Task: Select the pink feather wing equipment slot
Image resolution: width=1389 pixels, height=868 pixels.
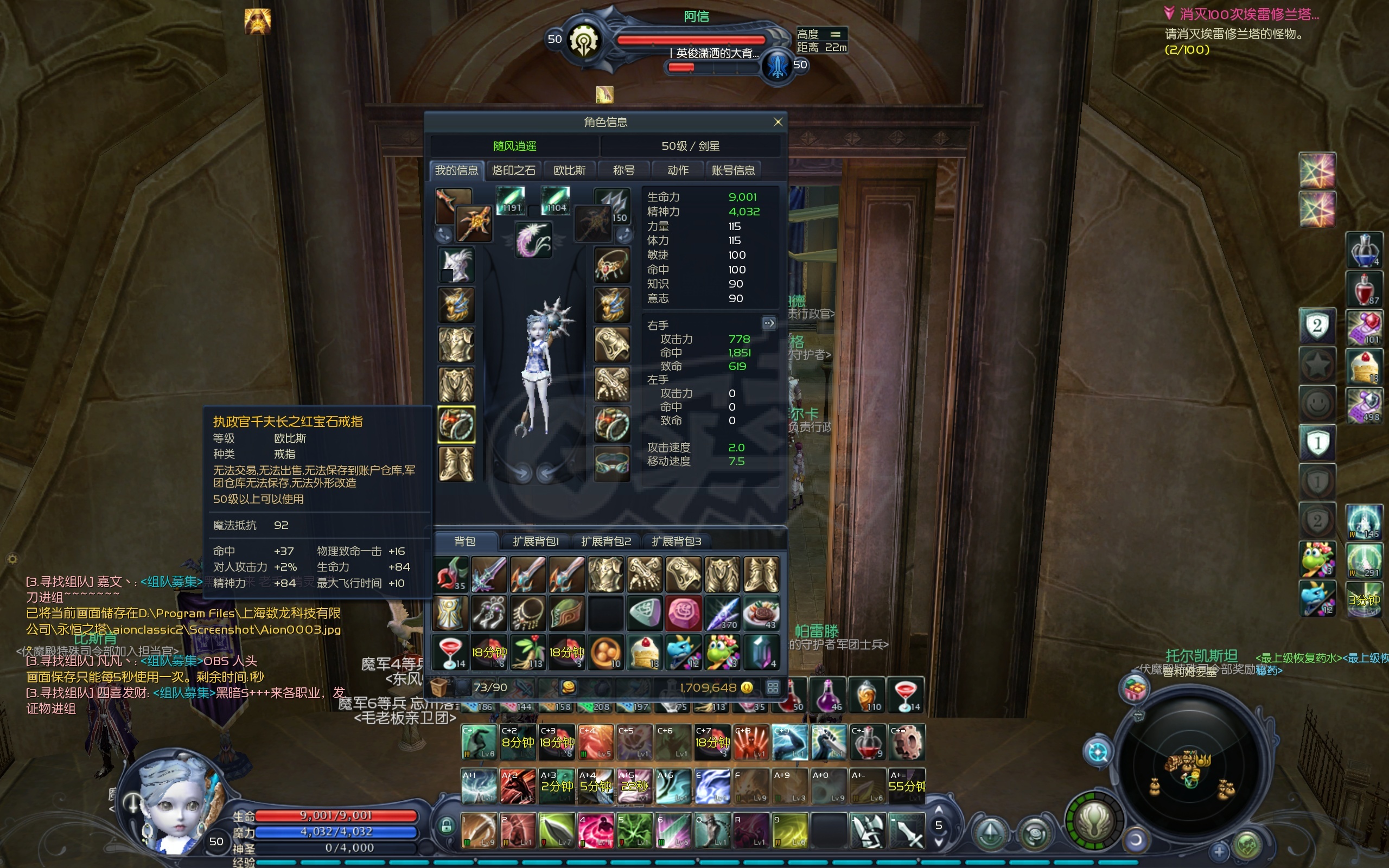Action: point(533,240)
